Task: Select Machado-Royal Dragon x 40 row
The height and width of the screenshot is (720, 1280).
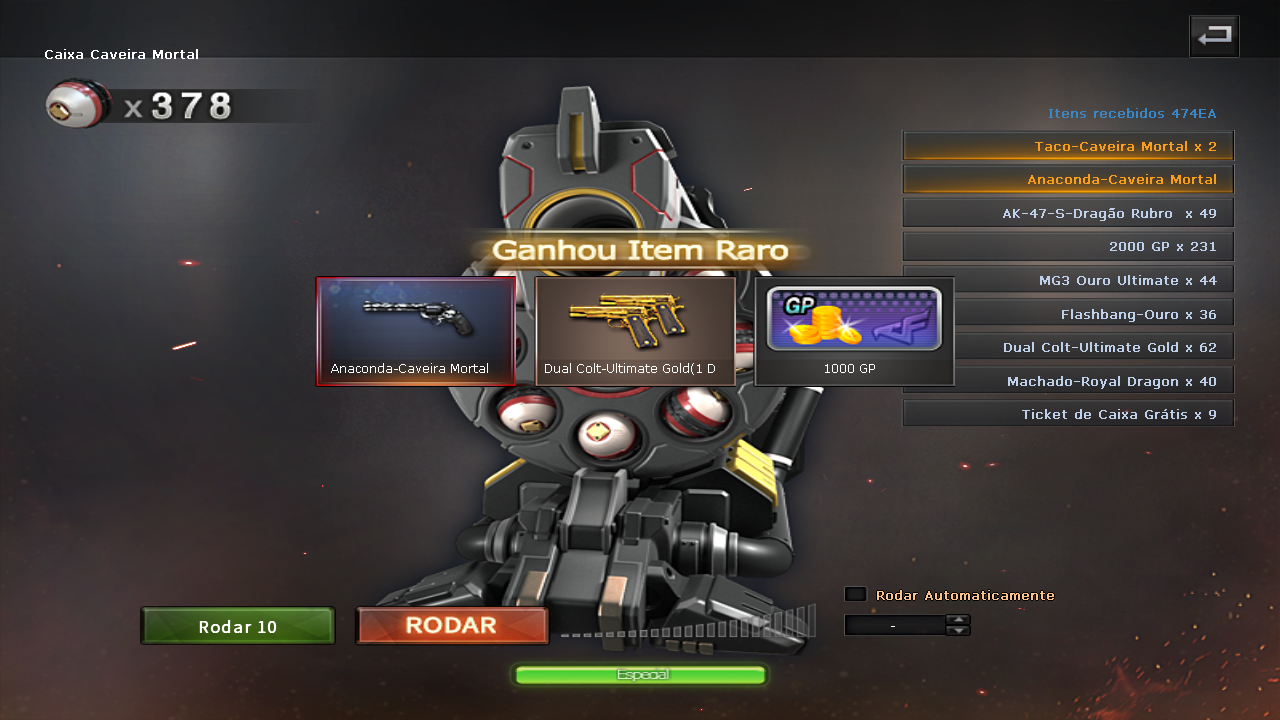Action: [x=1068, y=381]
